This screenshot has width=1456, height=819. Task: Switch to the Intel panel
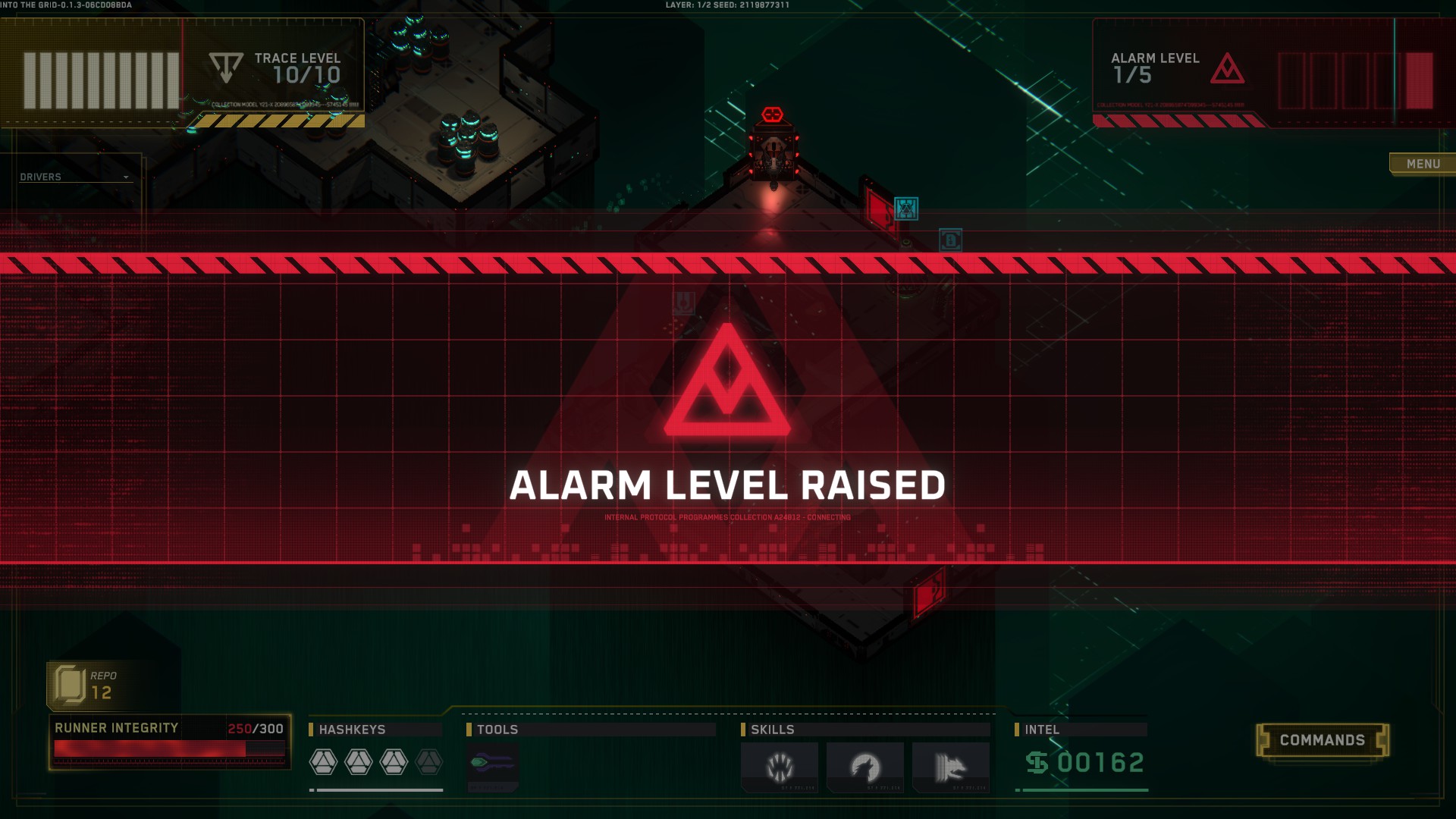point(1044,730)
